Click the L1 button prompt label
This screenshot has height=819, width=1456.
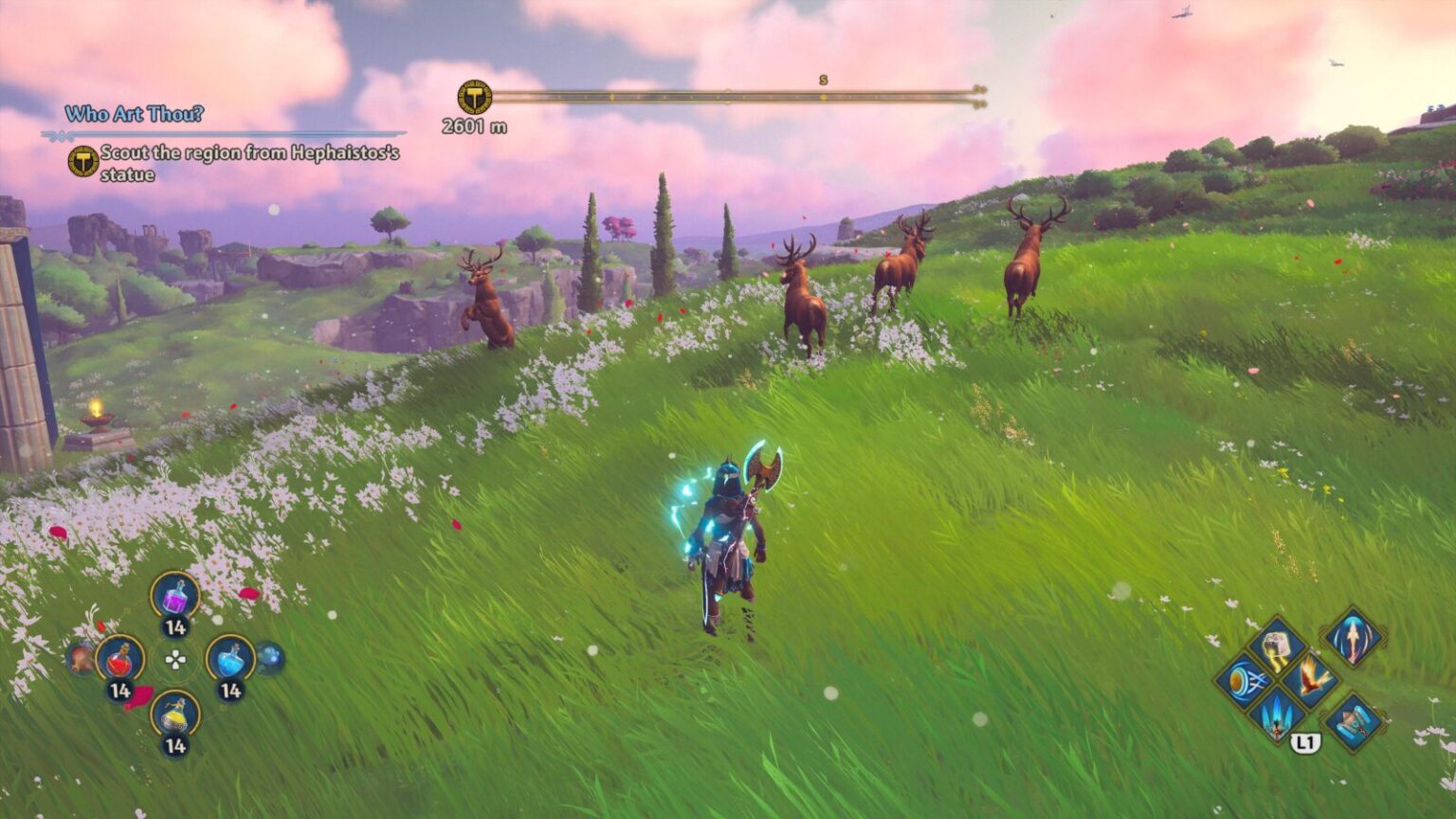point(1305,744)
